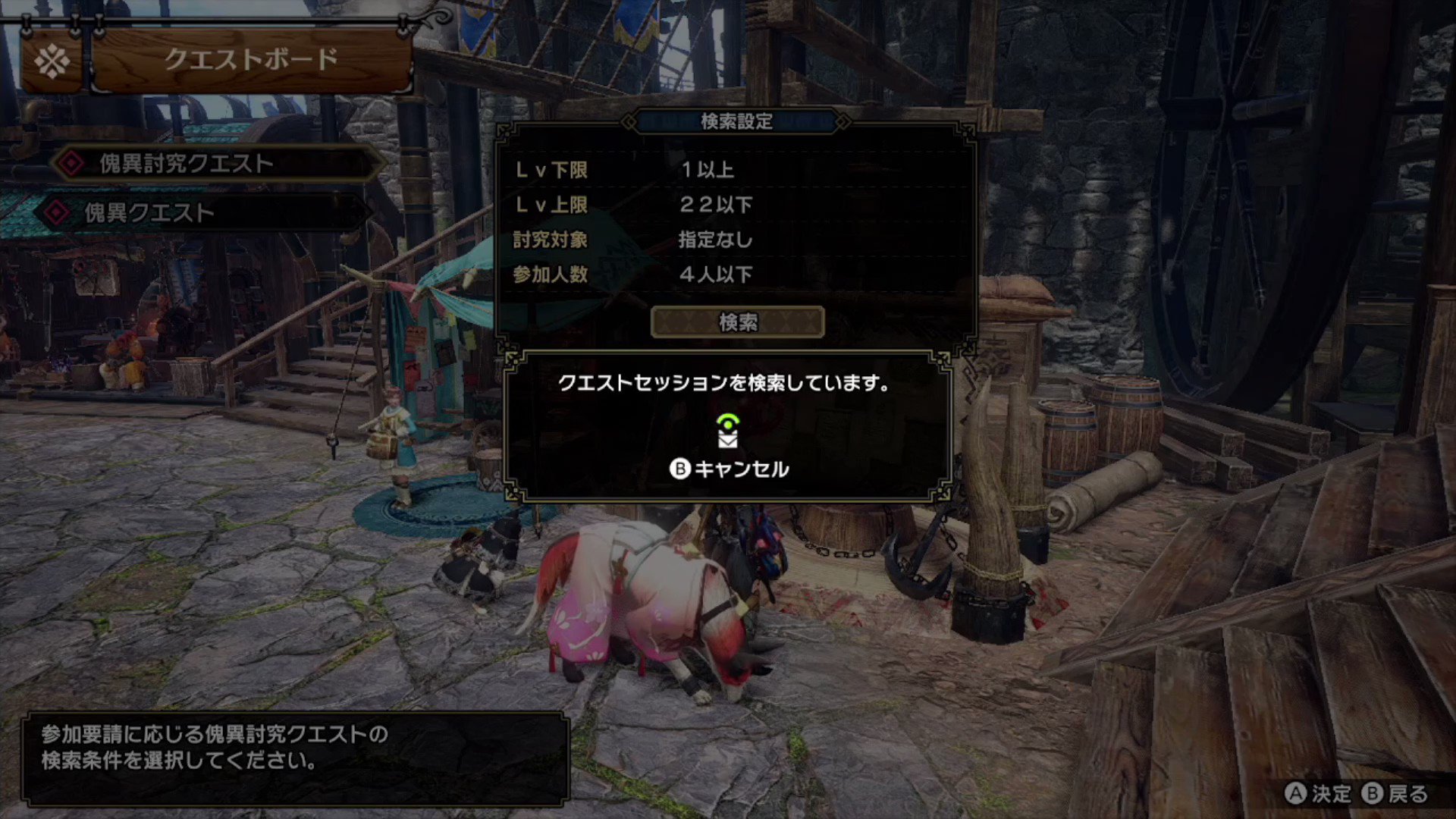Click the クエストボード wooden title banner

tap(250, 58)
